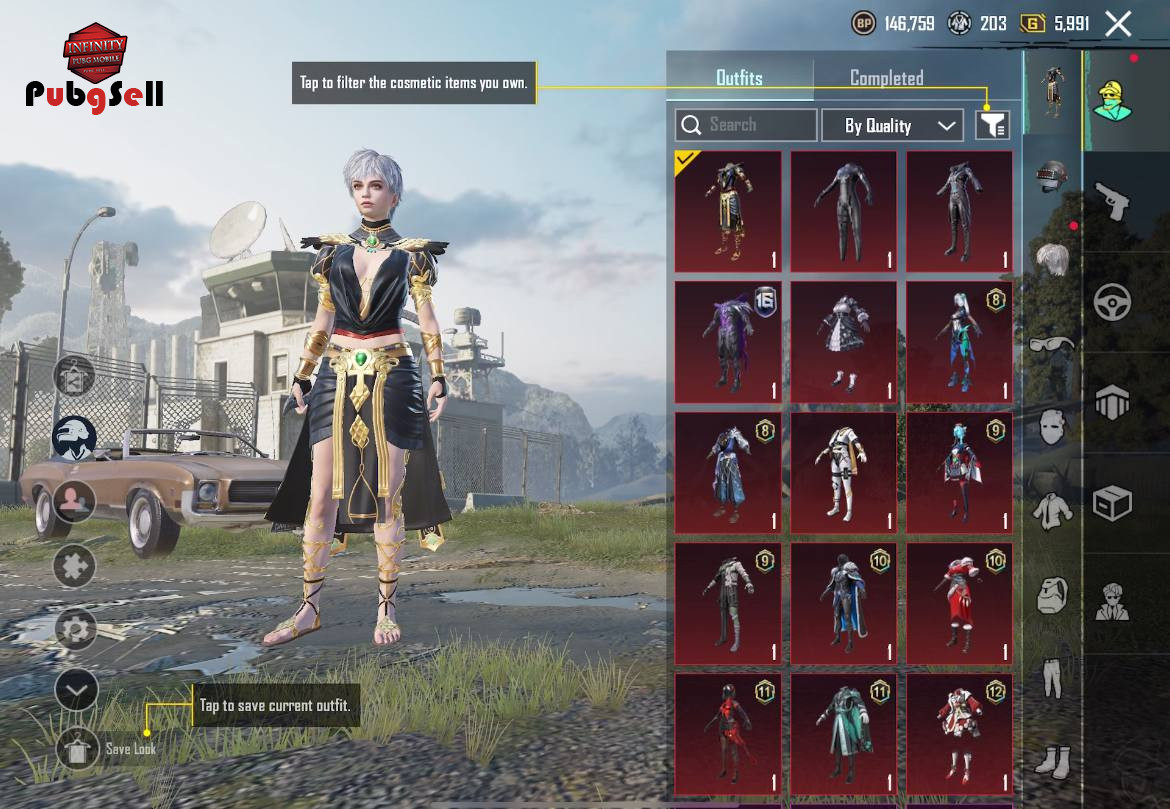Open the pistol weapons category
This screenshot has width=1170, height=809.
[1111, 201]
